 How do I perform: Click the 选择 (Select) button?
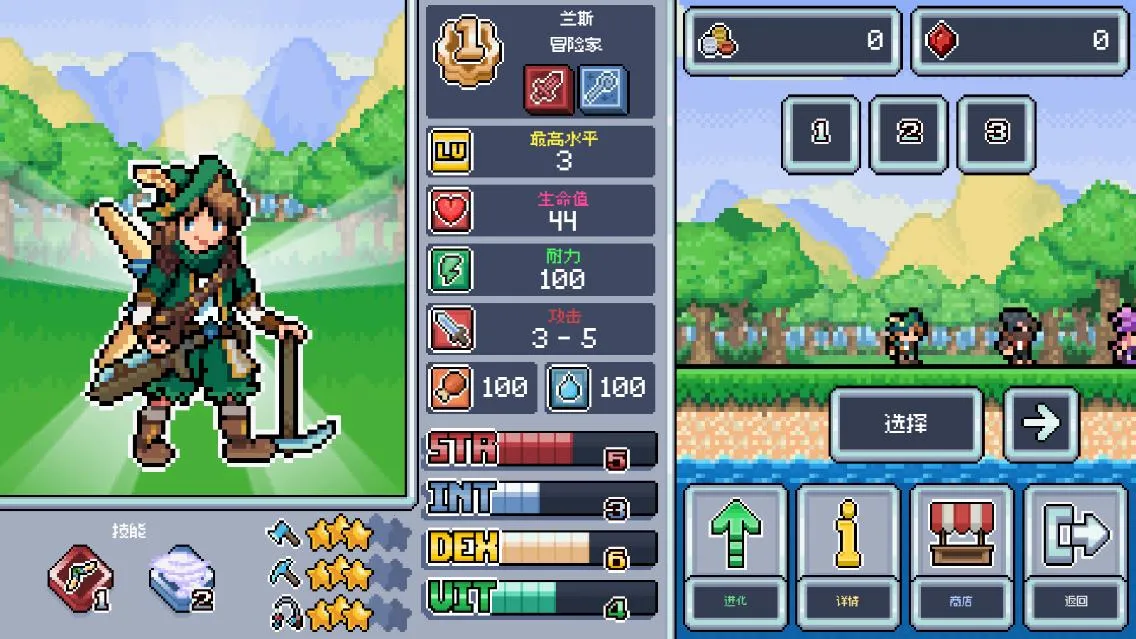click(905, 424)
